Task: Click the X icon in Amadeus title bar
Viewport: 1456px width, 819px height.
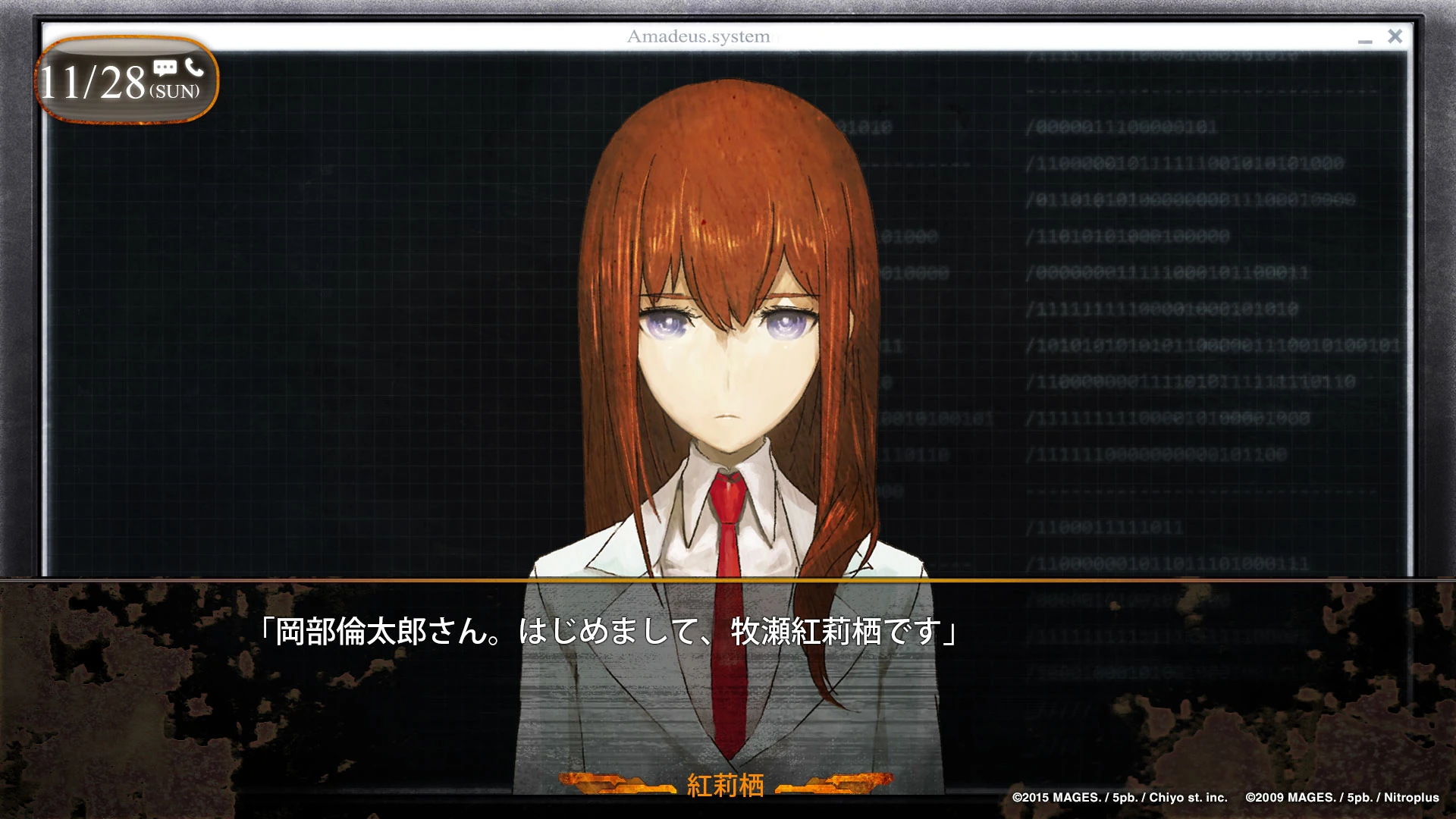Action: 1395,36
